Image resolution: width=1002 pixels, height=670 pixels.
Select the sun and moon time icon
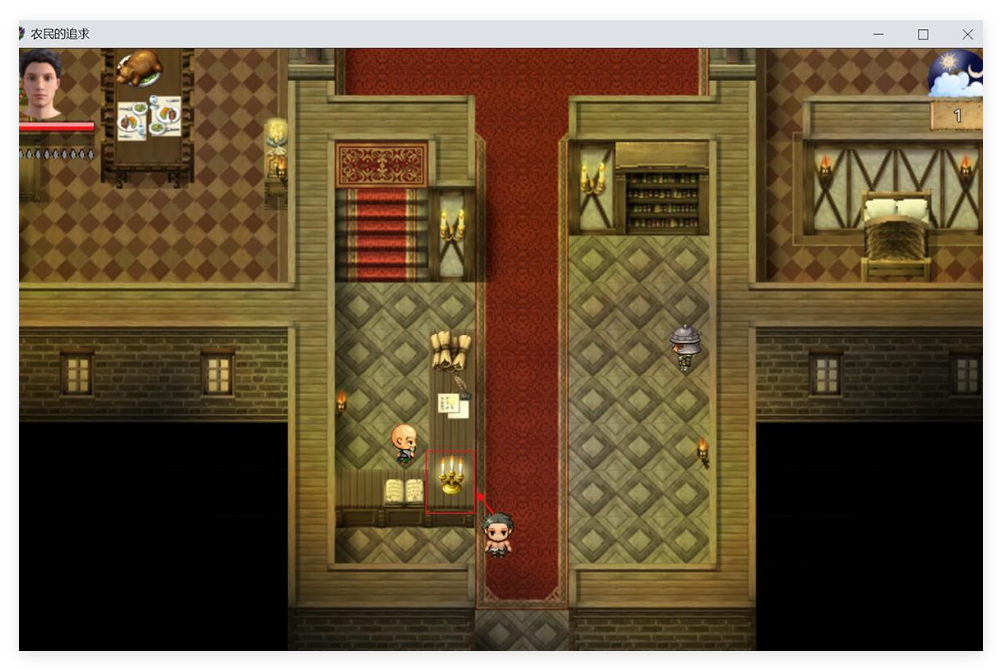coord(955,74)
